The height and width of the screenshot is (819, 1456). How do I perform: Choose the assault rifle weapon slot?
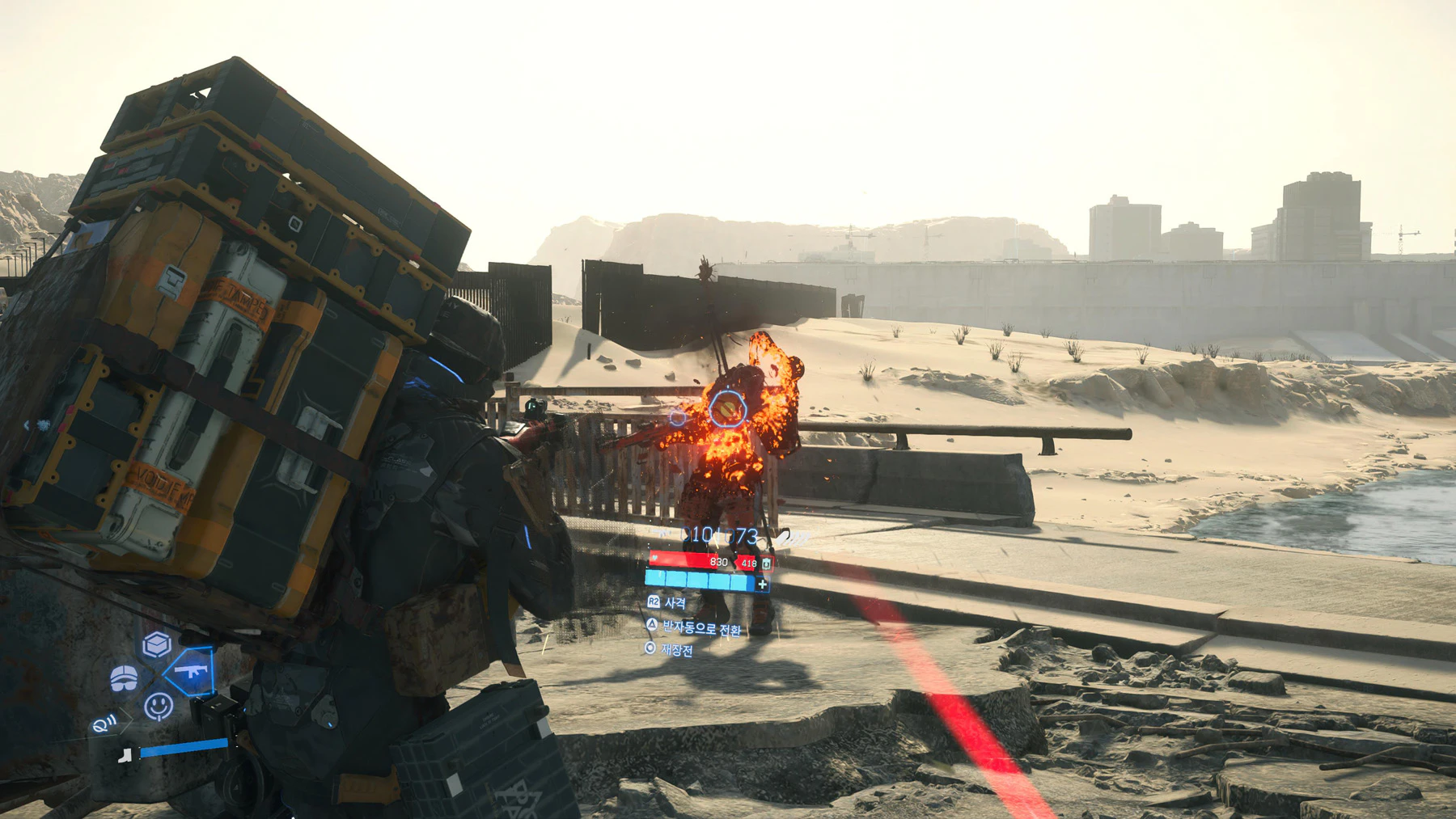click(192, 670)
